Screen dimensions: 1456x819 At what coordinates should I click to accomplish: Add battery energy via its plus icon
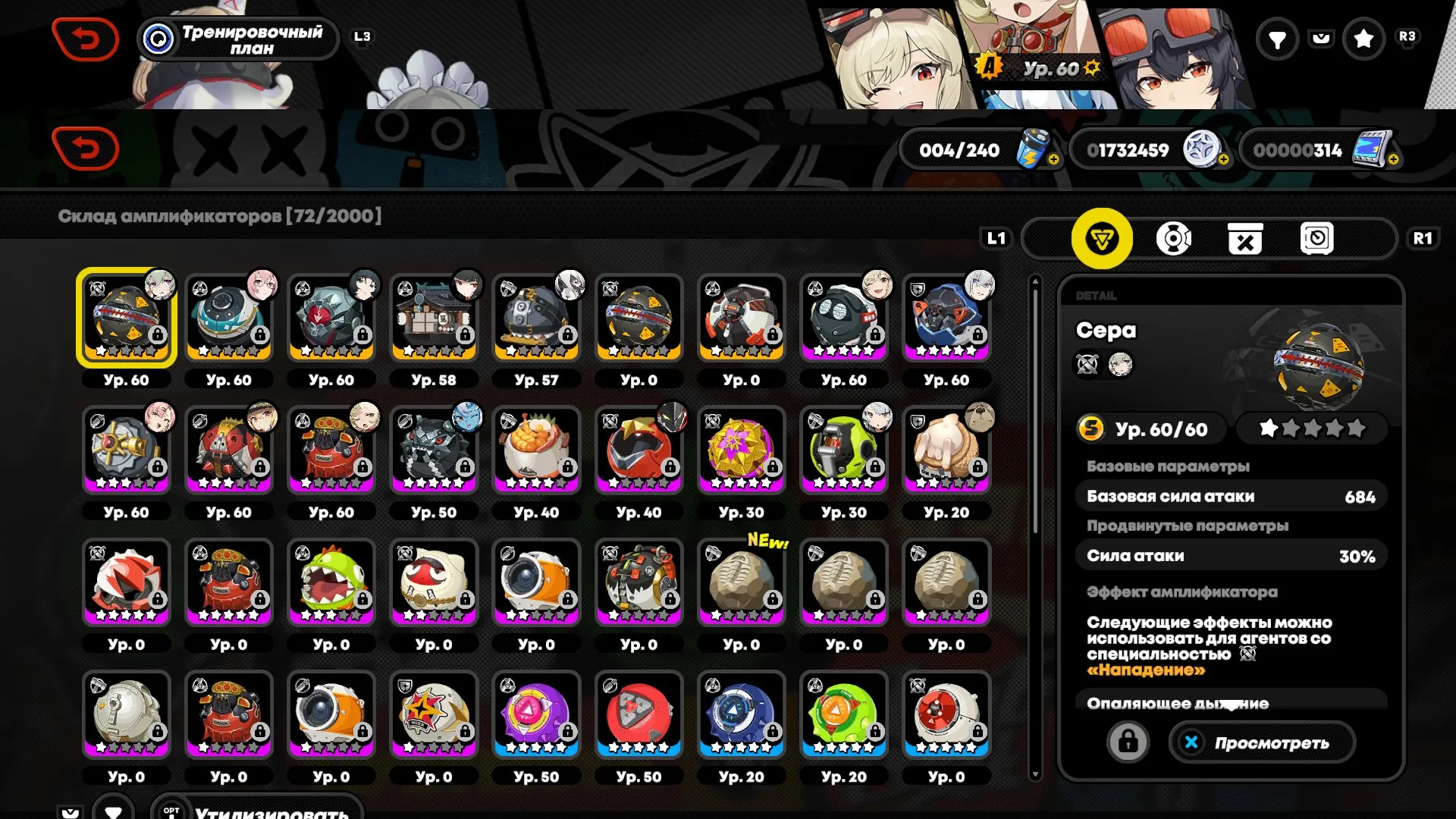tap(1056, 159)
